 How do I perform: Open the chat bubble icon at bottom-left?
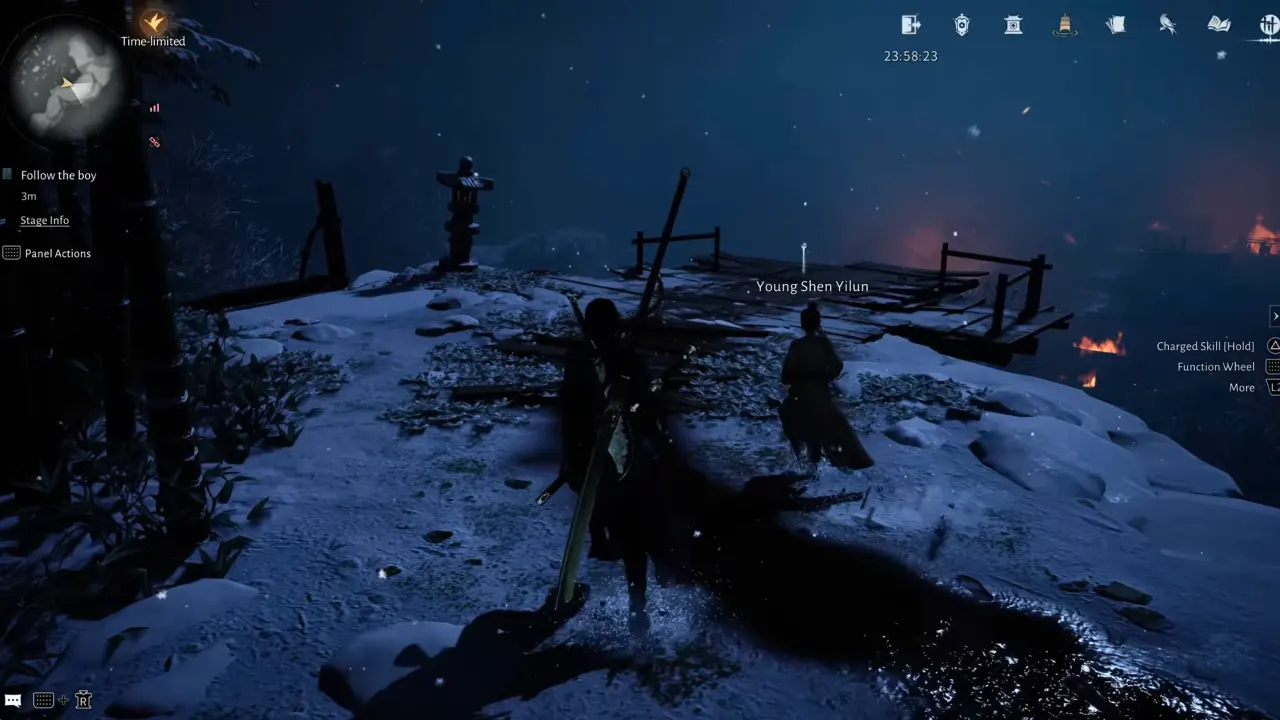(12, 699)
